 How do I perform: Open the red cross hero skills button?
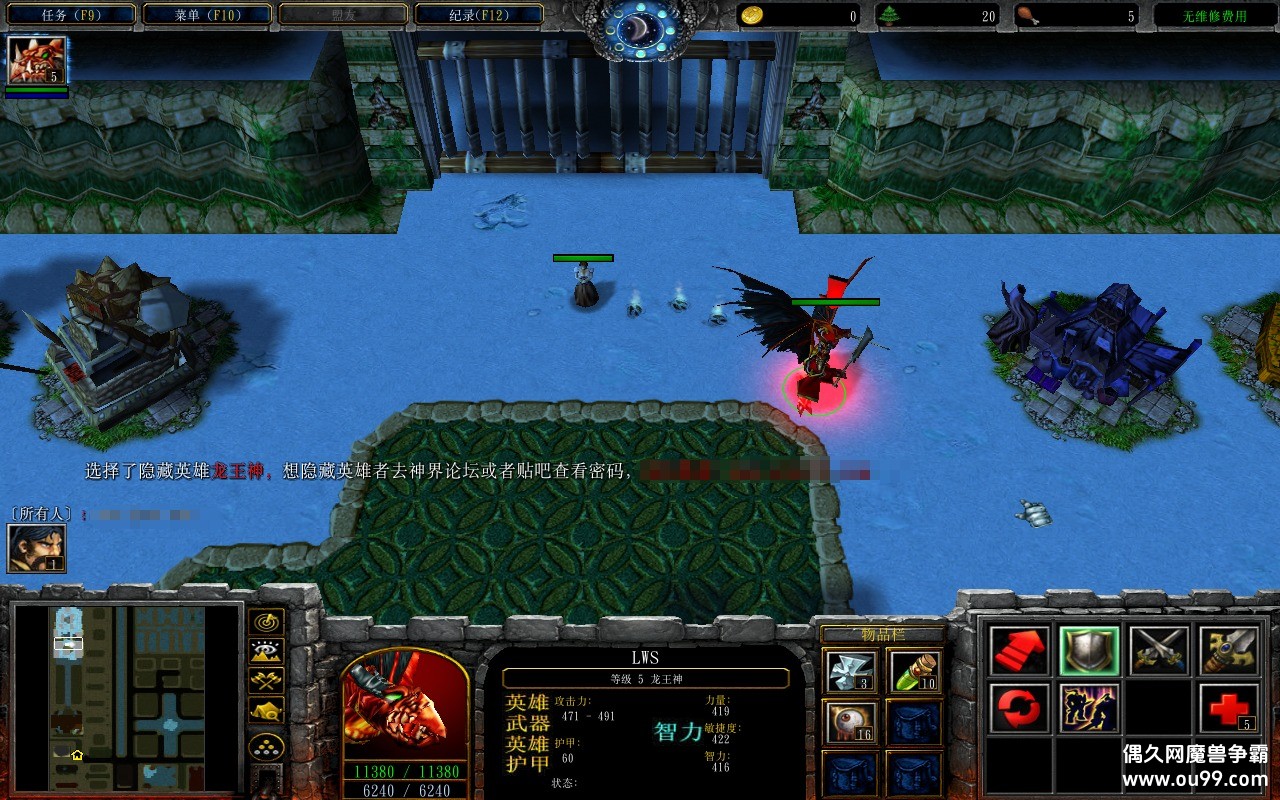(1229, 708)
